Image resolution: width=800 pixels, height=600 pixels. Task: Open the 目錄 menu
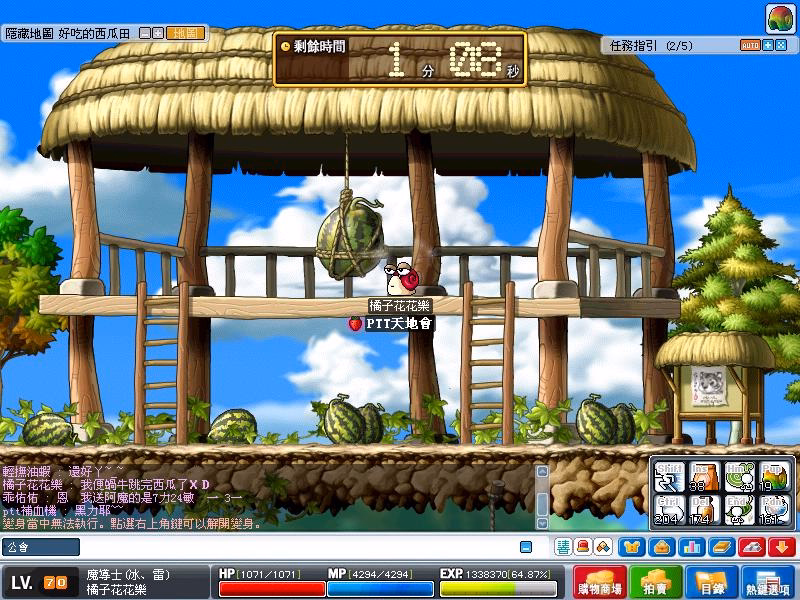711,583
